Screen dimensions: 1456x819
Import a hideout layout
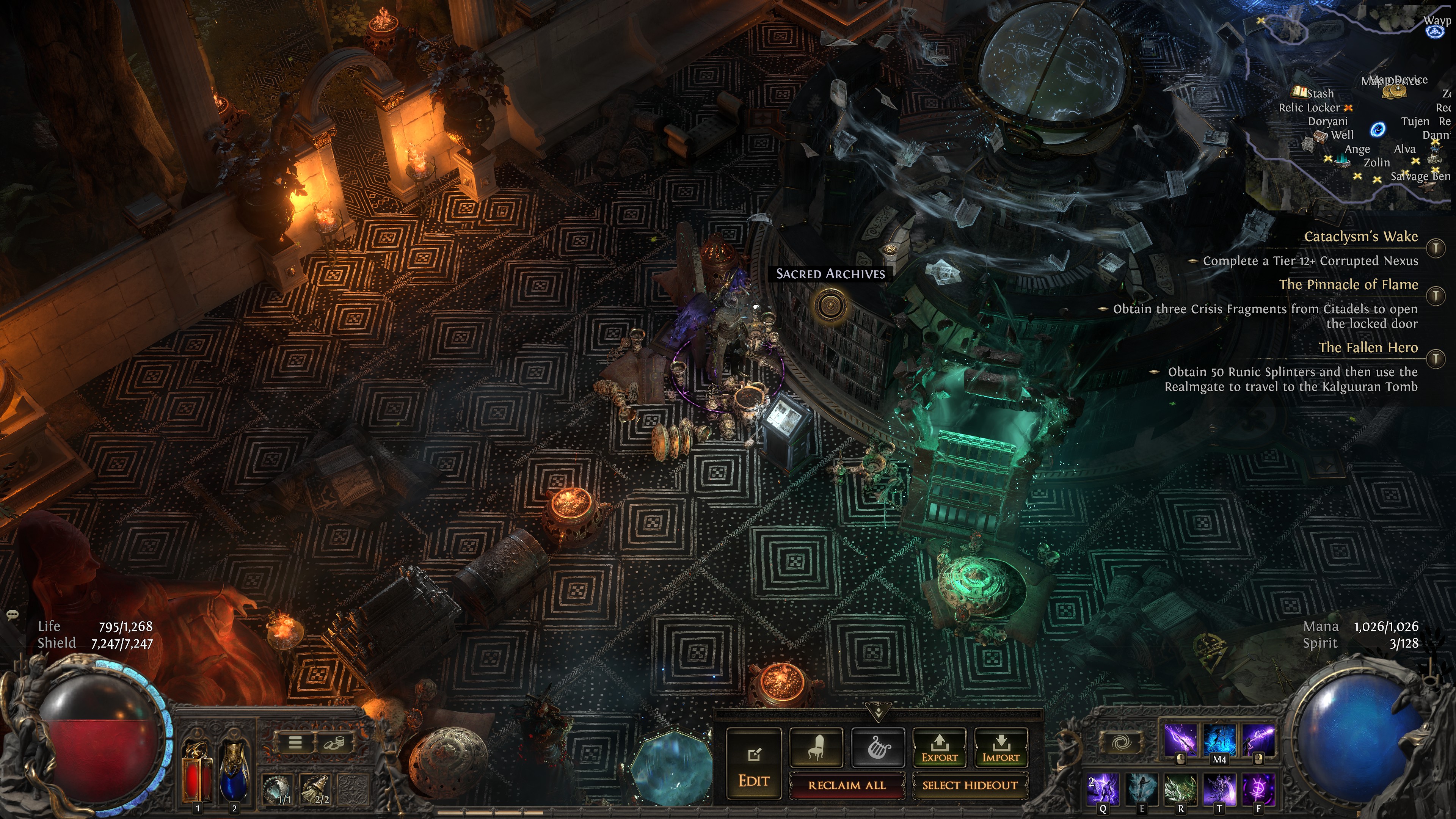coord(1001,748)
